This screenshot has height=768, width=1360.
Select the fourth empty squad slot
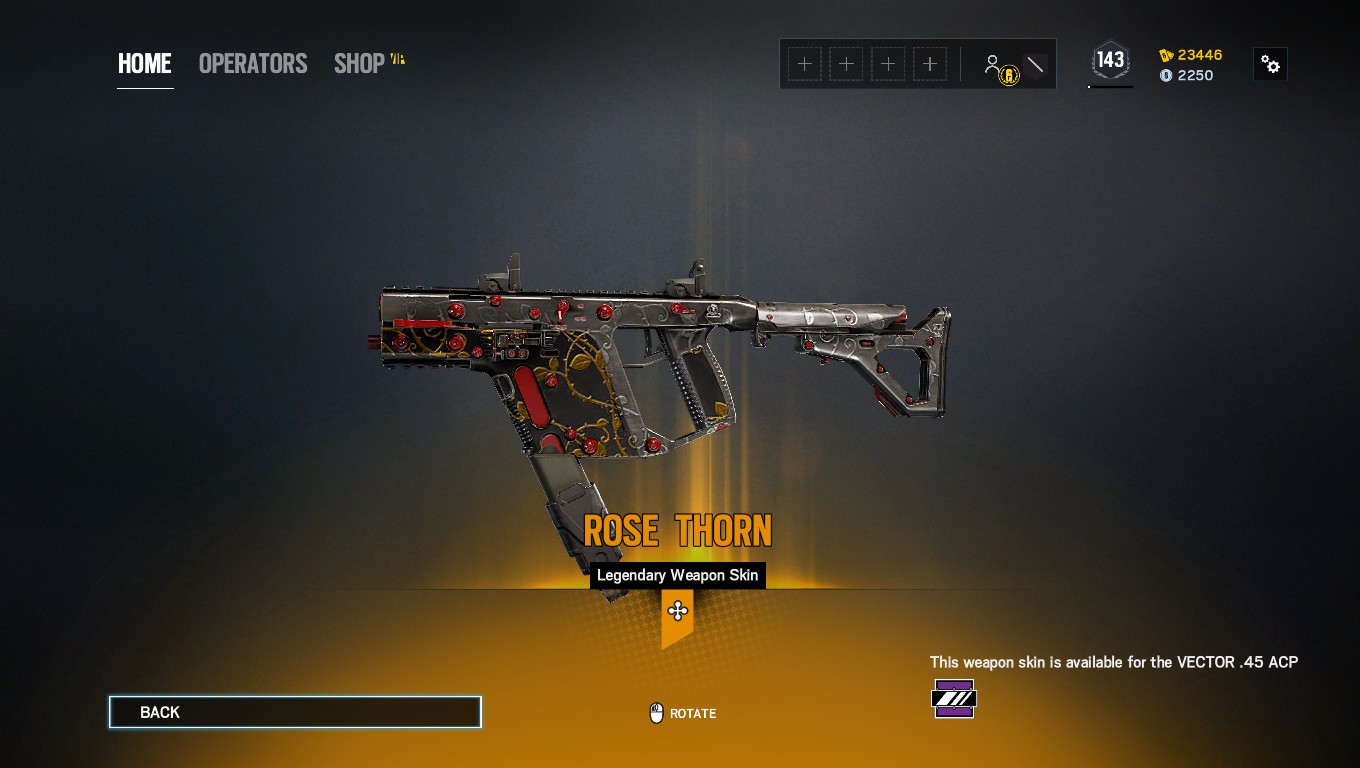pyautogui.click(x=930, y=63)
